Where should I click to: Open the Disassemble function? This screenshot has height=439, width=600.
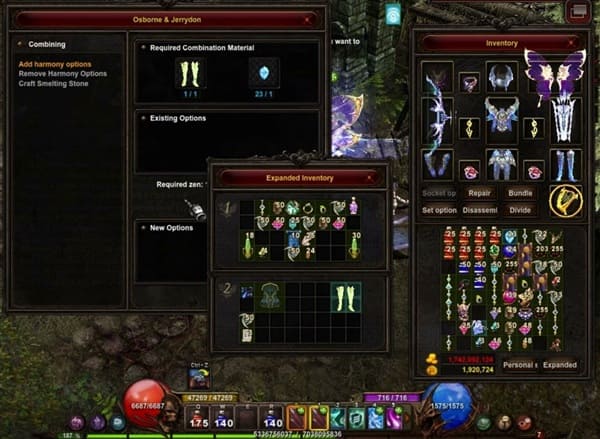click(x=481, y=210)
